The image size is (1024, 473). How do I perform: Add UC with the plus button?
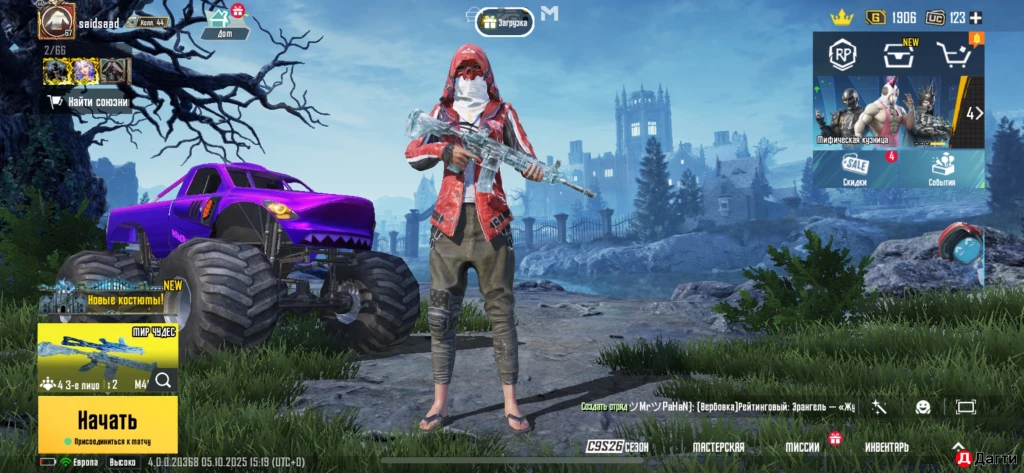pos(976,18)
